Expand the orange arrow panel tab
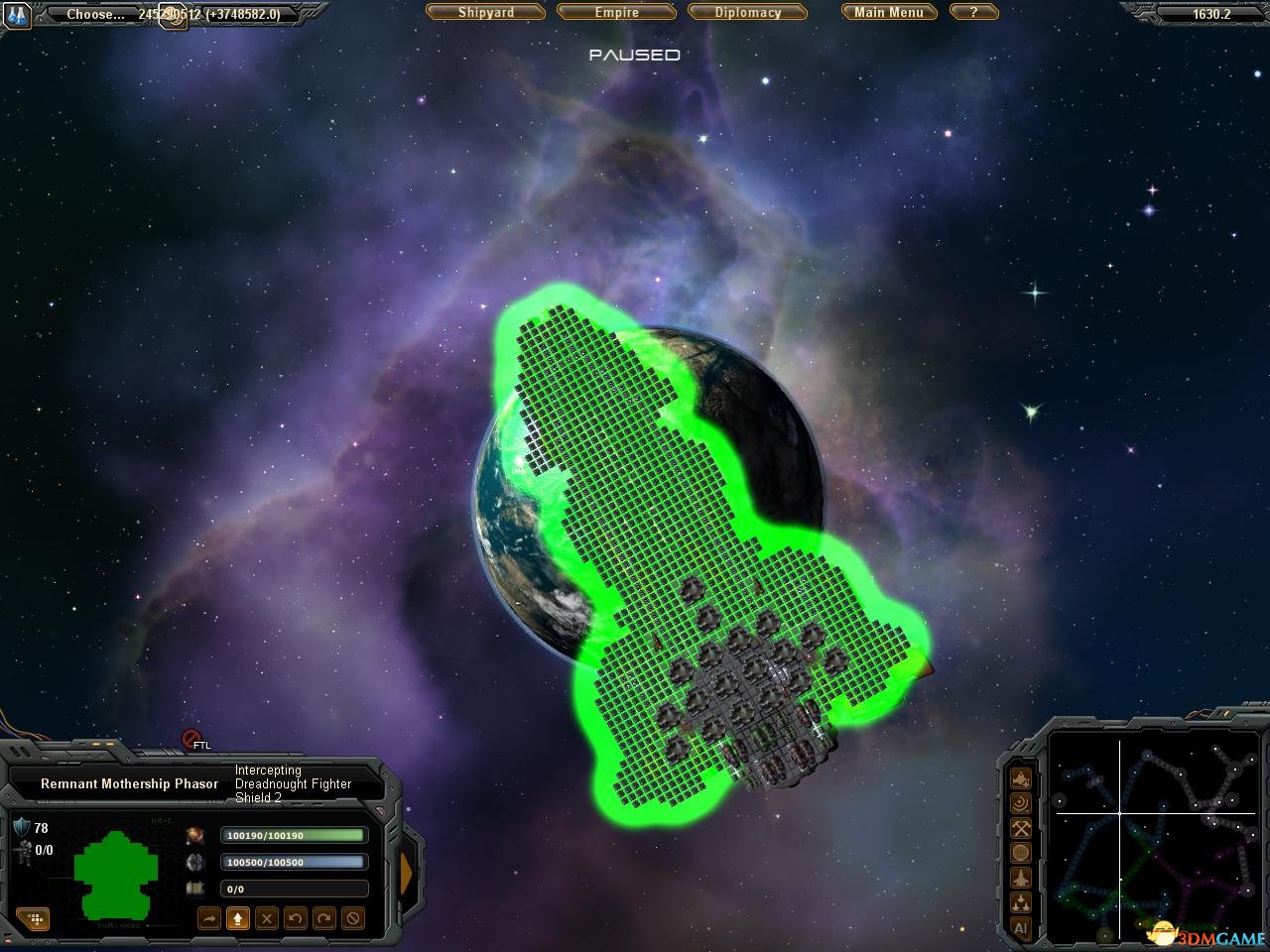Image resolution: width=1270 pixels, height=952 pixels. tap(406, 871)
